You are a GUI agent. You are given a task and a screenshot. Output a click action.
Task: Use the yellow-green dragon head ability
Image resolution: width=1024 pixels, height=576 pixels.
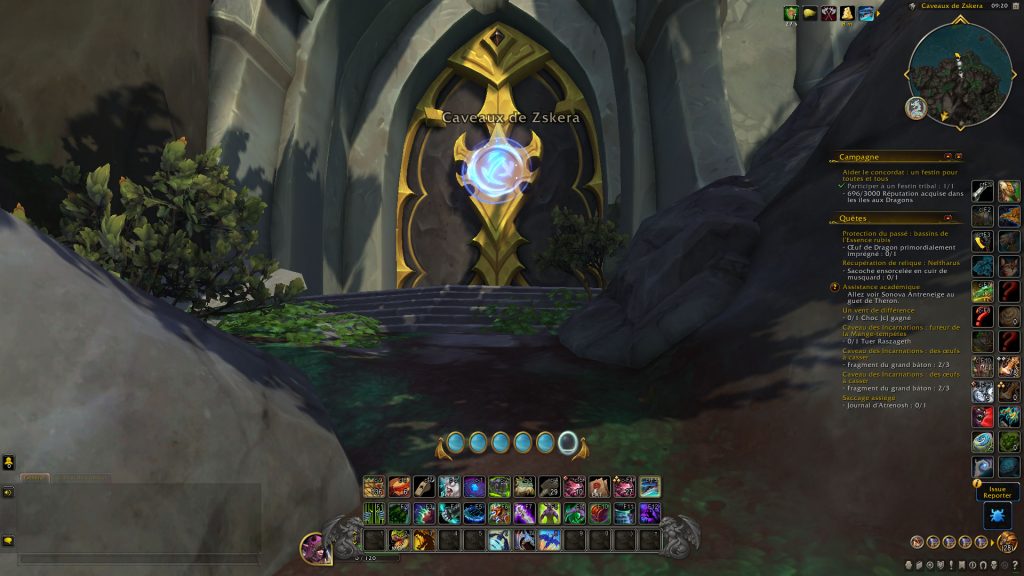399,540
